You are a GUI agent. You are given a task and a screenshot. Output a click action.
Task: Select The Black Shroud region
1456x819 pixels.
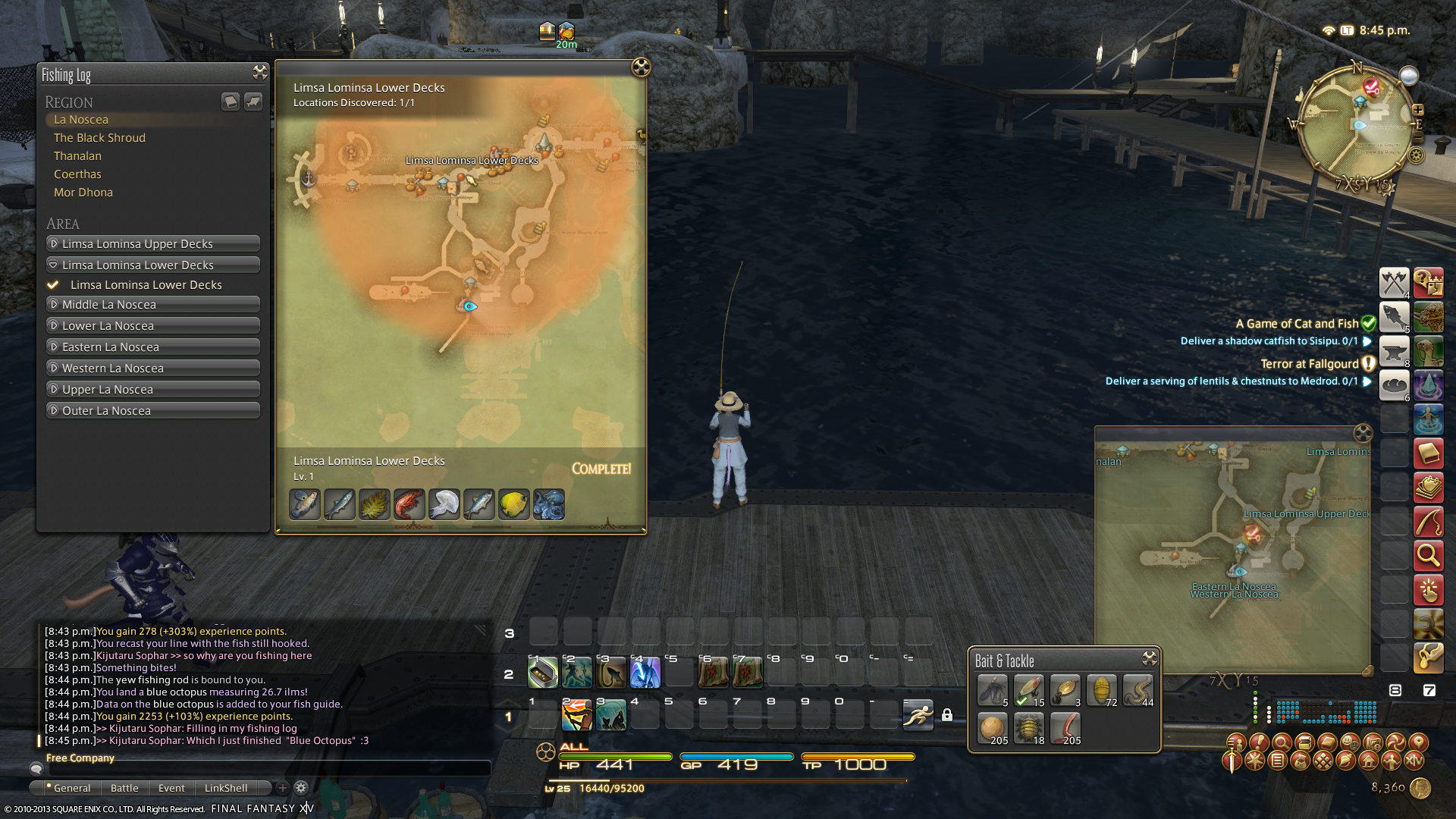[x=99, y=138]
